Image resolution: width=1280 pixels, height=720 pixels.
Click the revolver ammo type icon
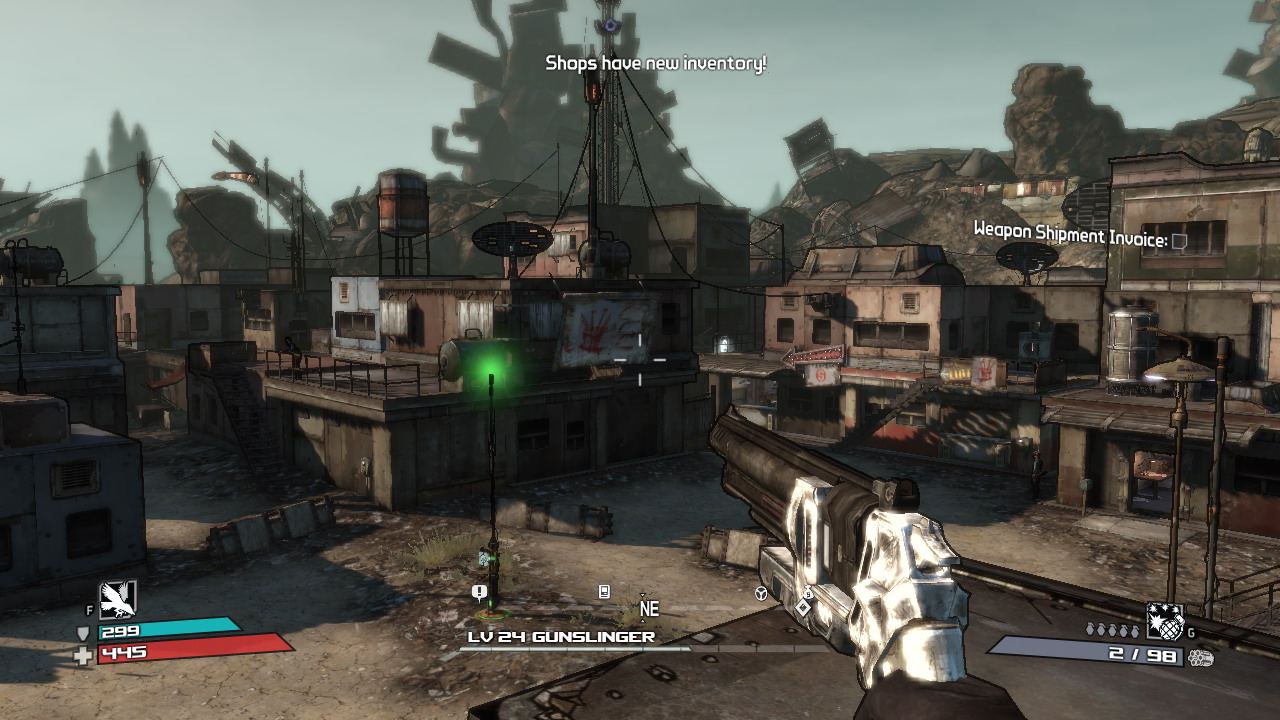pyautogui.click(x=1201, y=657)
